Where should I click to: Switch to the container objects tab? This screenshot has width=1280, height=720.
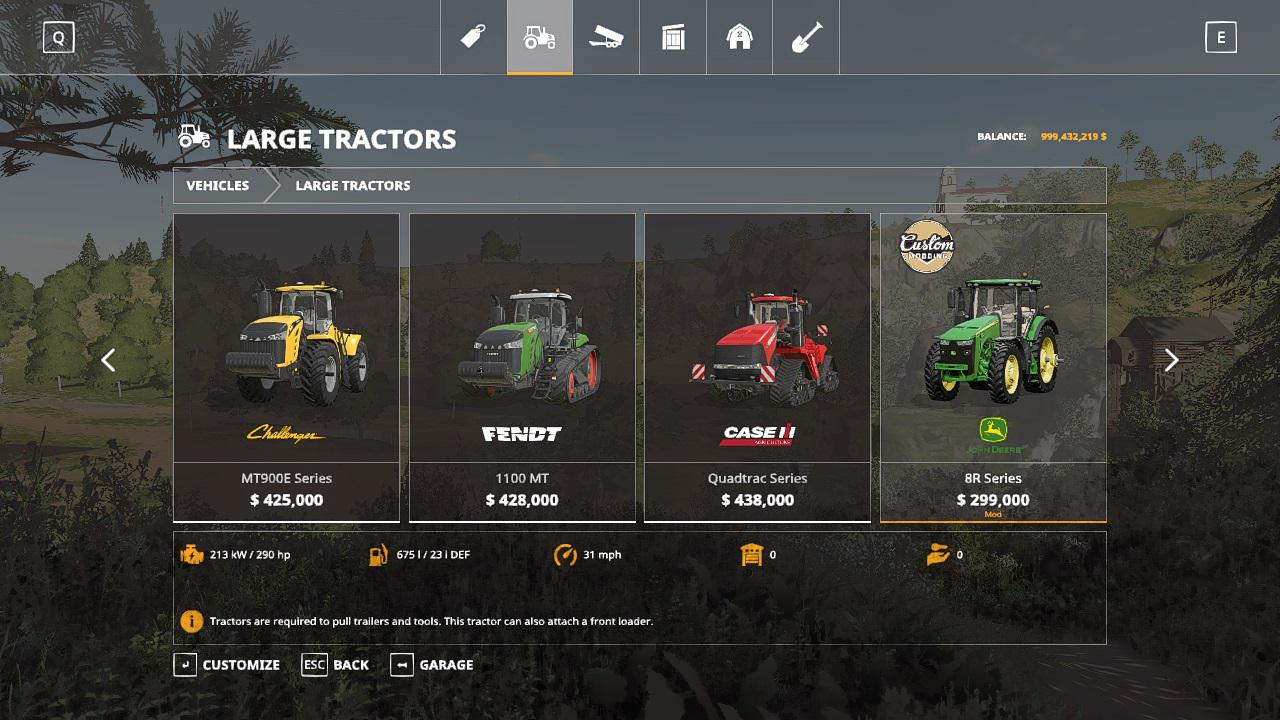[673, 37]
